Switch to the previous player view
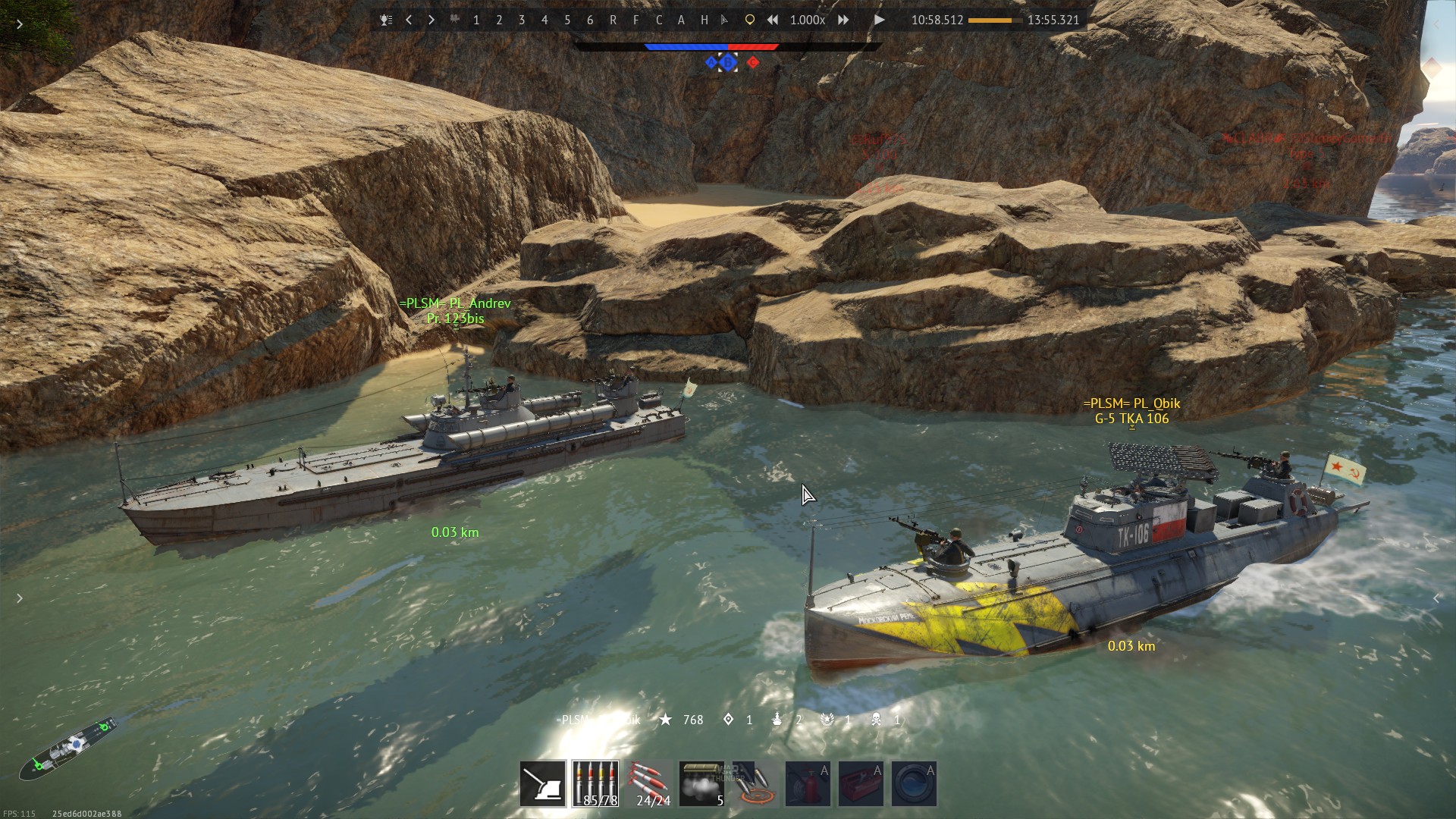 409,20
